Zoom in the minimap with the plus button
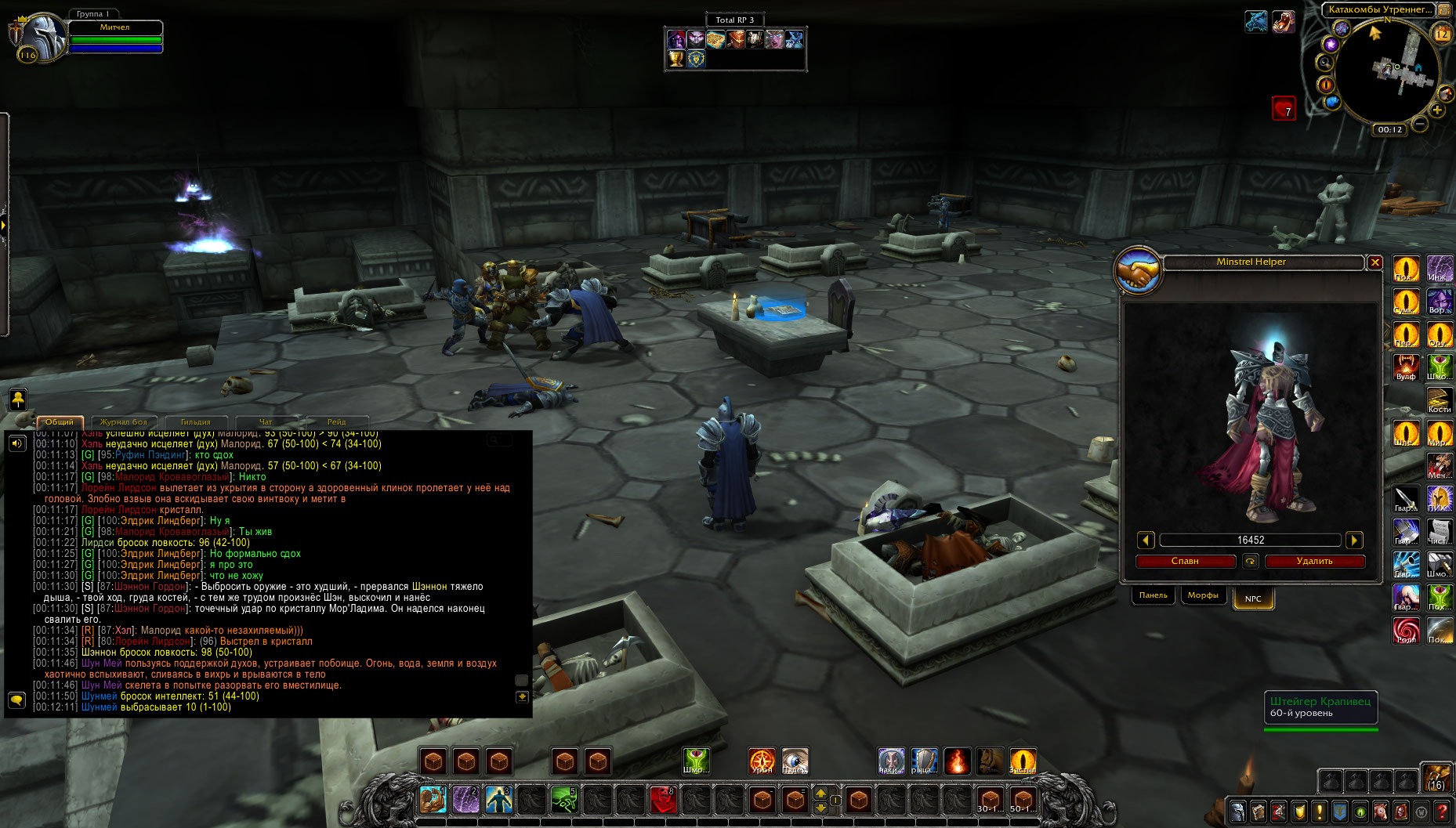This screenshot has width=1456, height=828. (1437, 110)
